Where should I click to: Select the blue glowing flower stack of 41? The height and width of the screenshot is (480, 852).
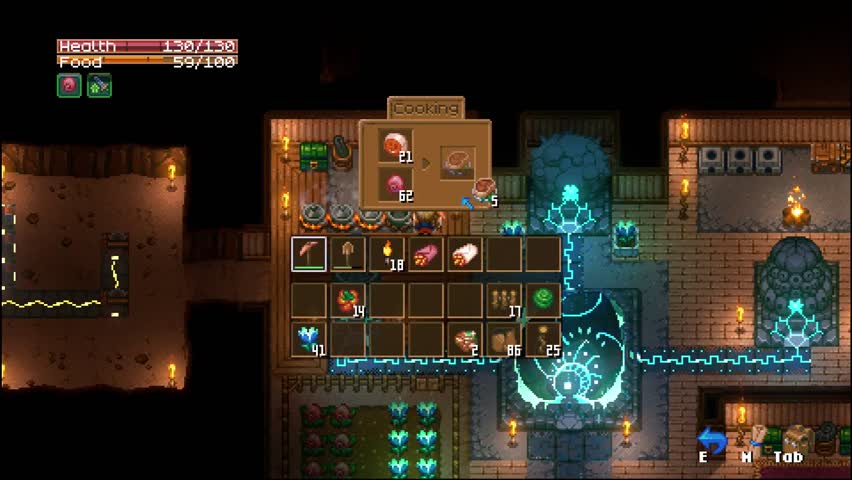point(309,339)
